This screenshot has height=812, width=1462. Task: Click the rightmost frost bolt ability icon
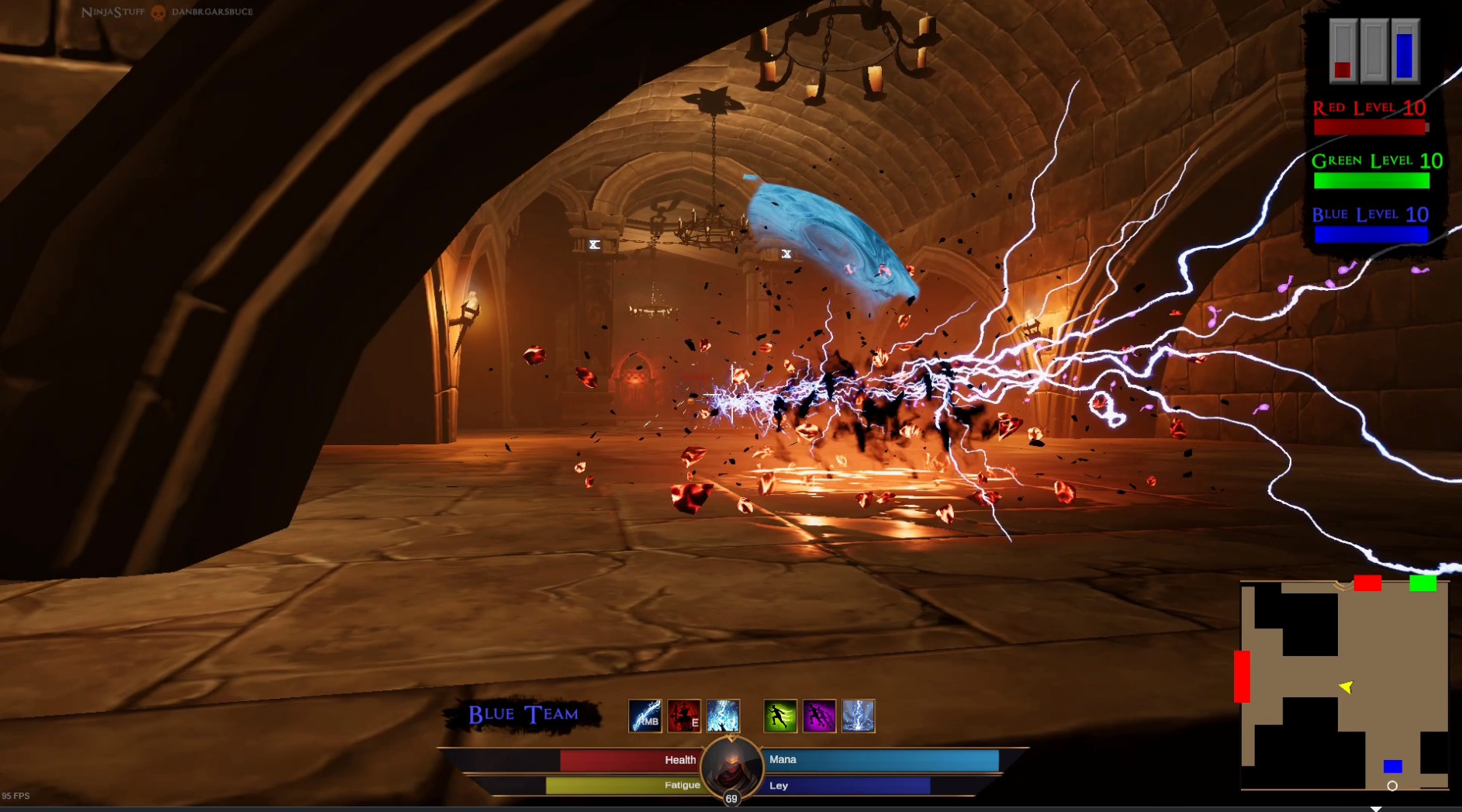(858, 715)
